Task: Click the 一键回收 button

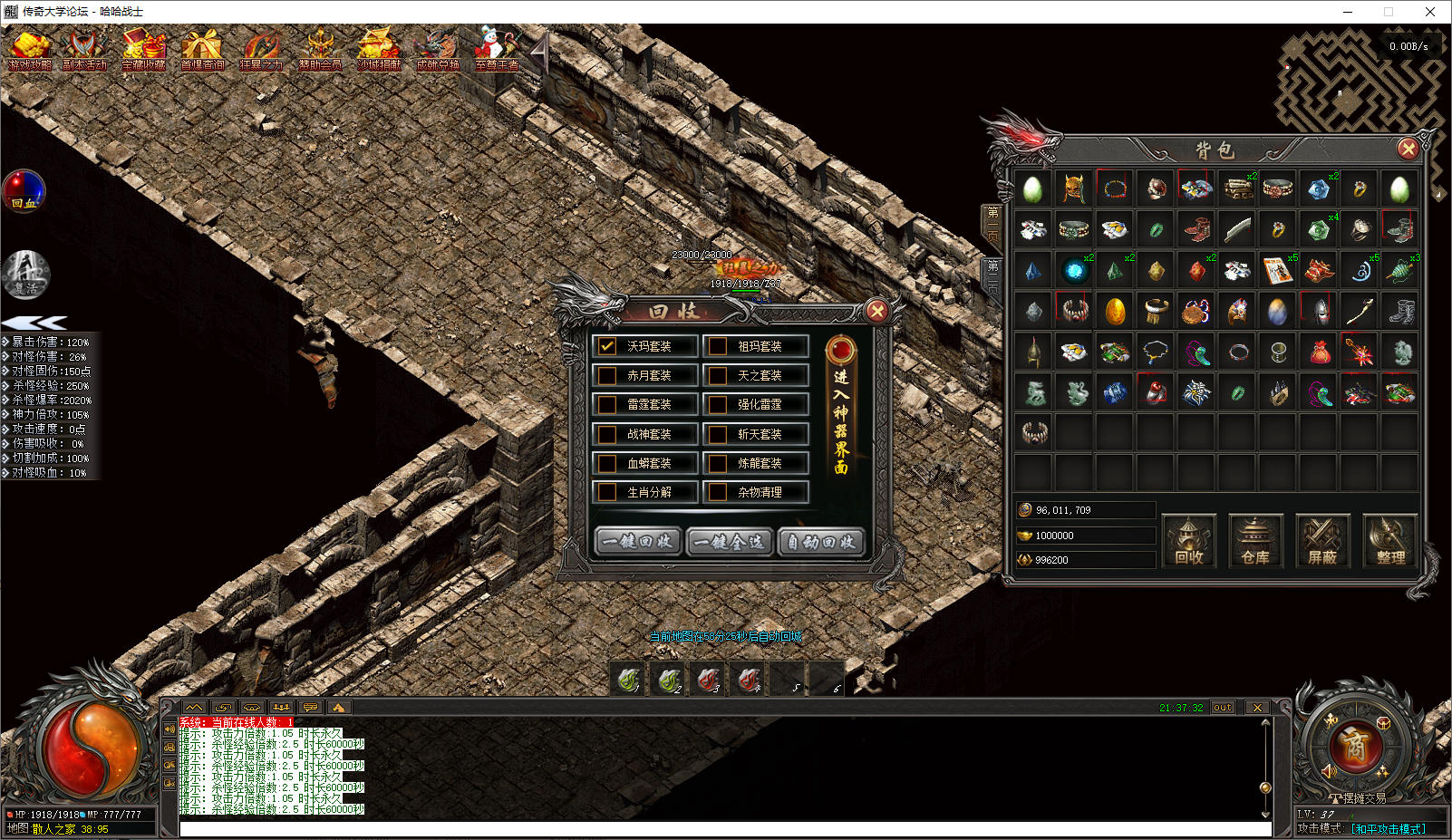Action: tap(639, 541)
